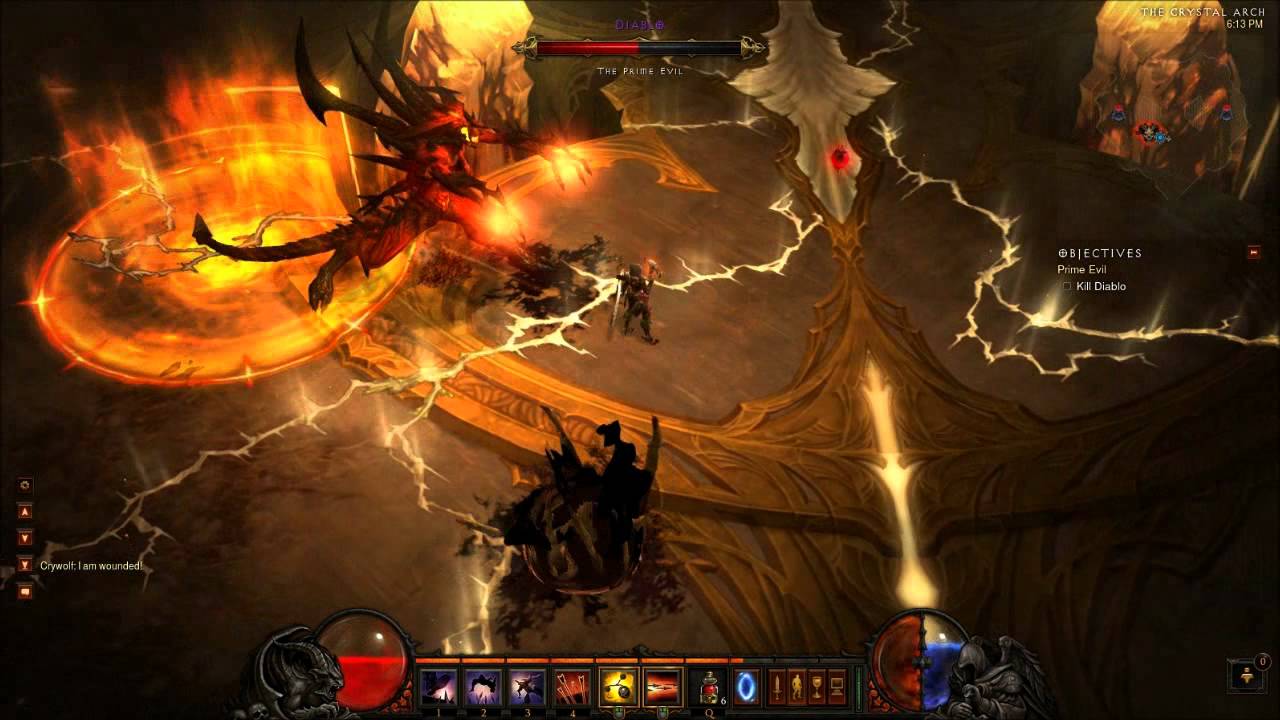Open the goblet icon menu button
Viewport: 1280px width, 720px height.
pyautogui.click(x=817, y=688)
